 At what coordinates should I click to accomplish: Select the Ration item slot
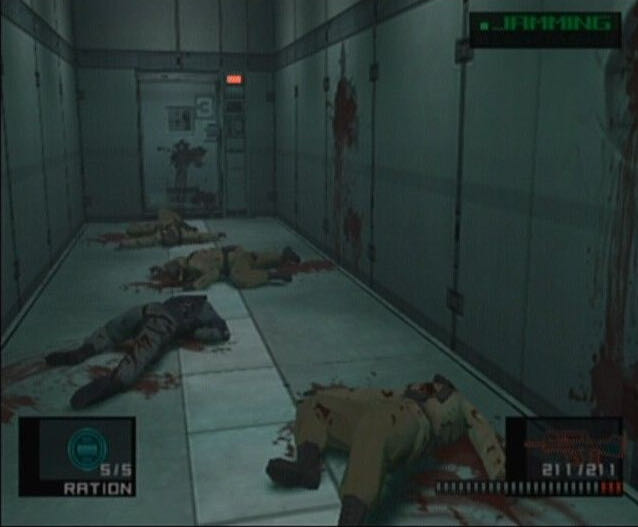77,456
